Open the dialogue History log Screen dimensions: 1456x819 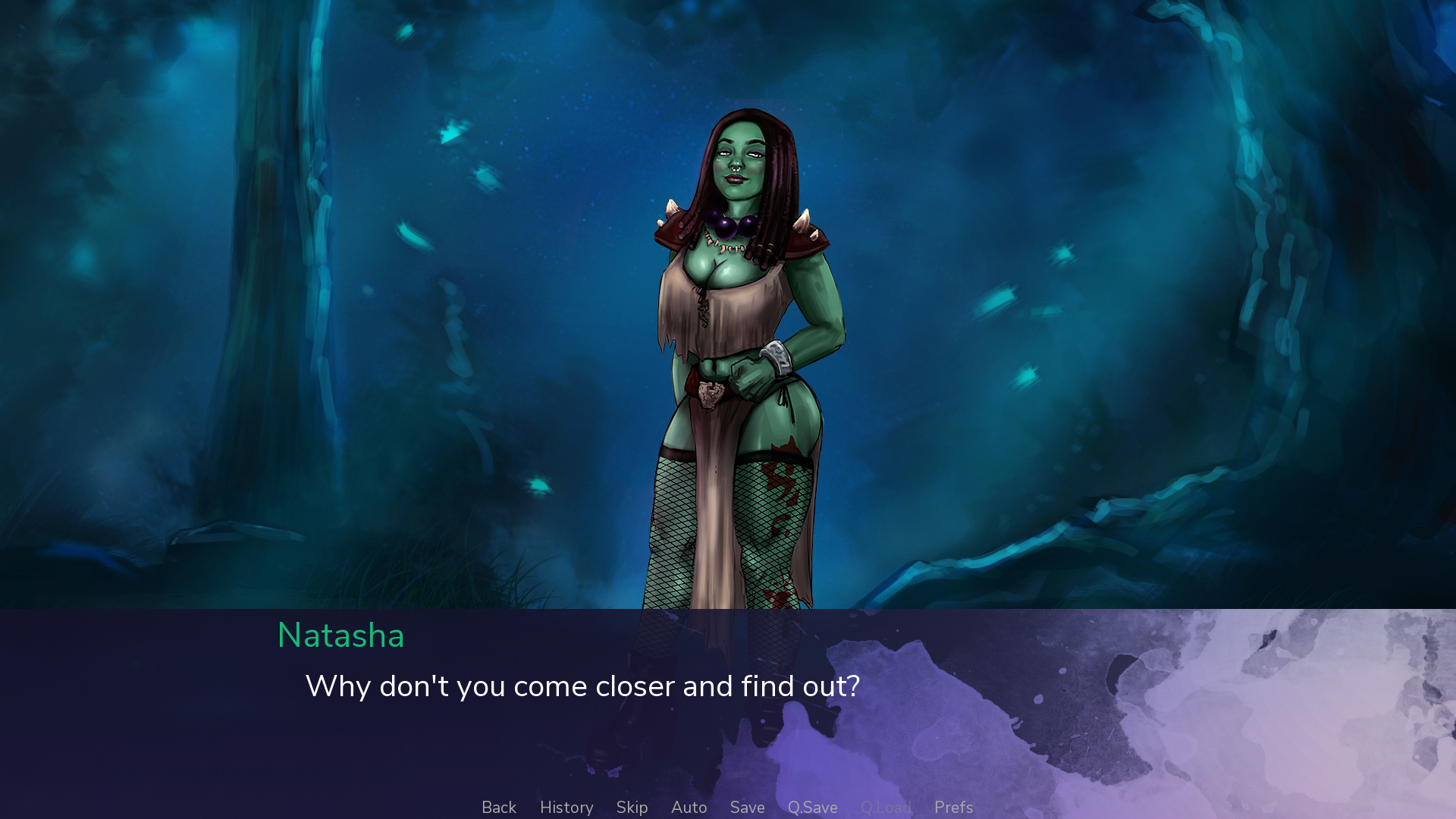click(x=566, y=808)
